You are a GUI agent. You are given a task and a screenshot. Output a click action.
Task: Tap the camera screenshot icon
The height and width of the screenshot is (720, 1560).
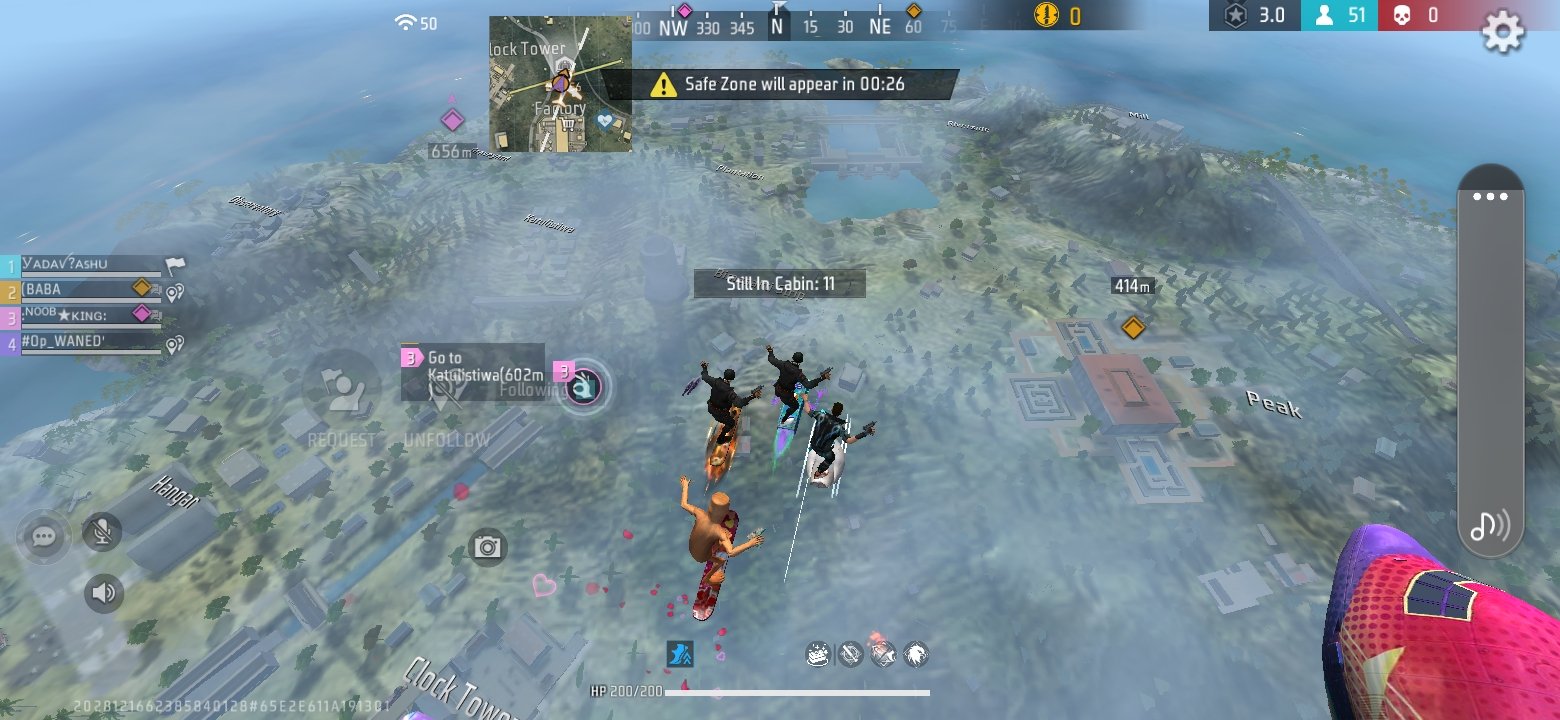(x=488, y=547)
